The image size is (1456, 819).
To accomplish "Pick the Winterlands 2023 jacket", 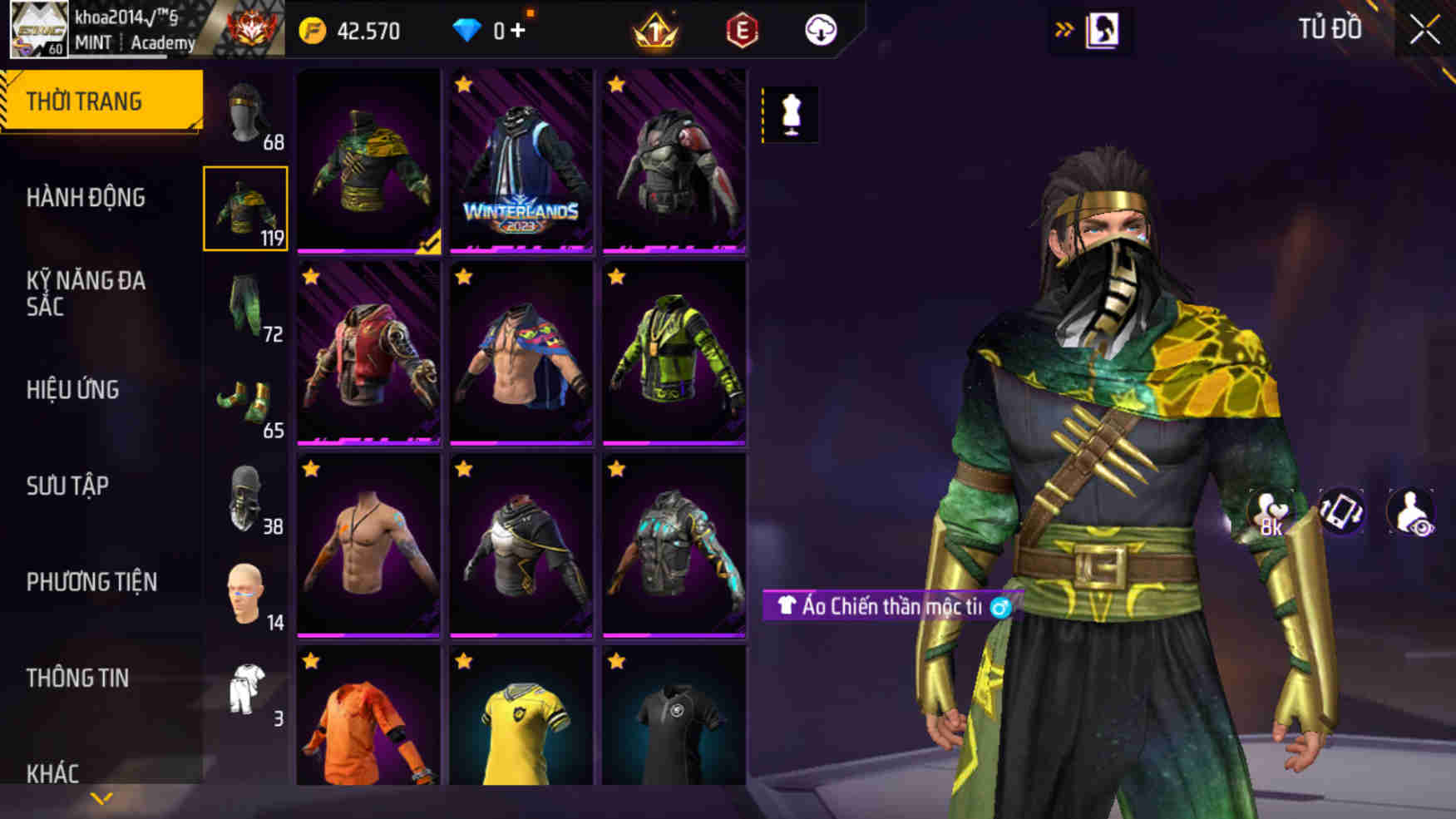I will click(521, 160).
